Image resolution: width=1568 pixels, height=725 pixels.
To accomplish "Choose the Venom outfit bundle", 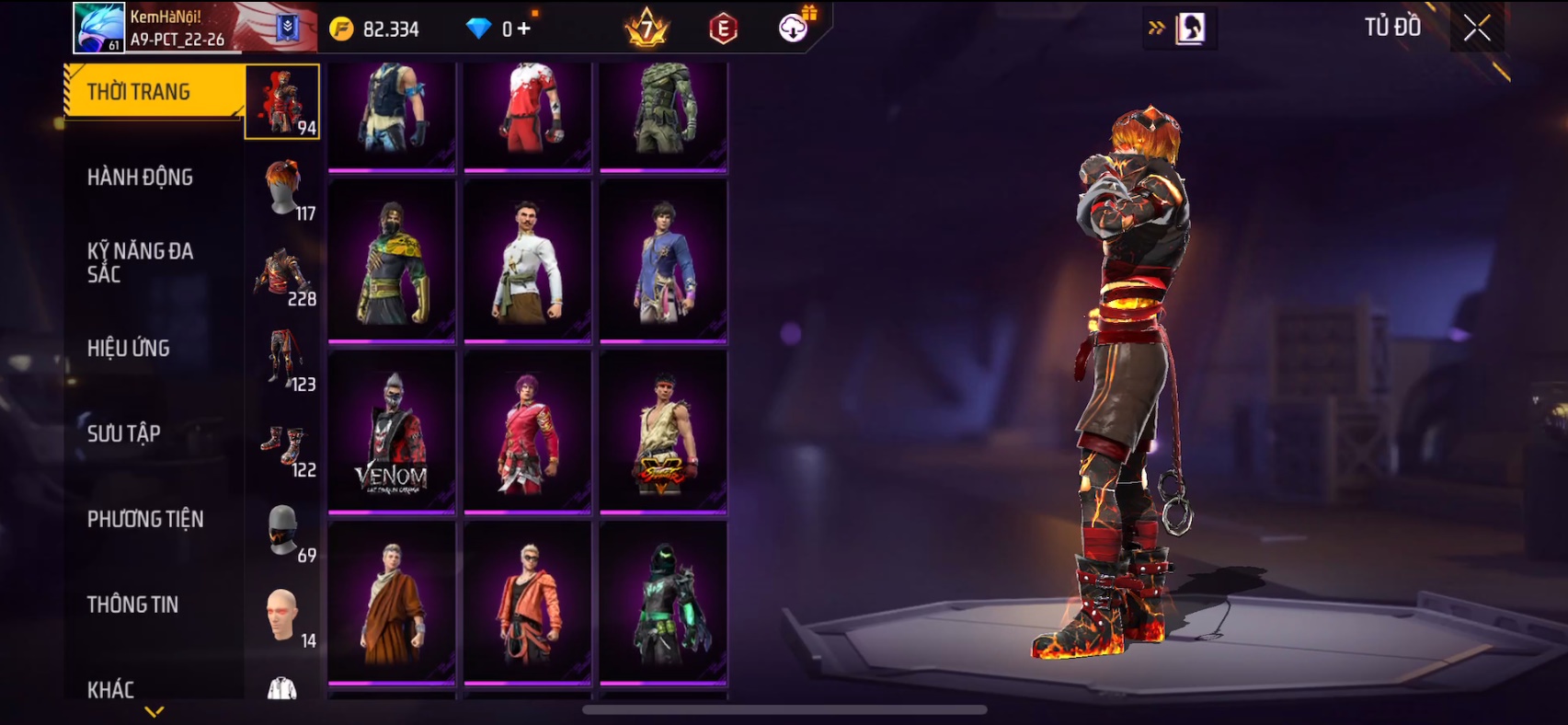I will point(392,432).
